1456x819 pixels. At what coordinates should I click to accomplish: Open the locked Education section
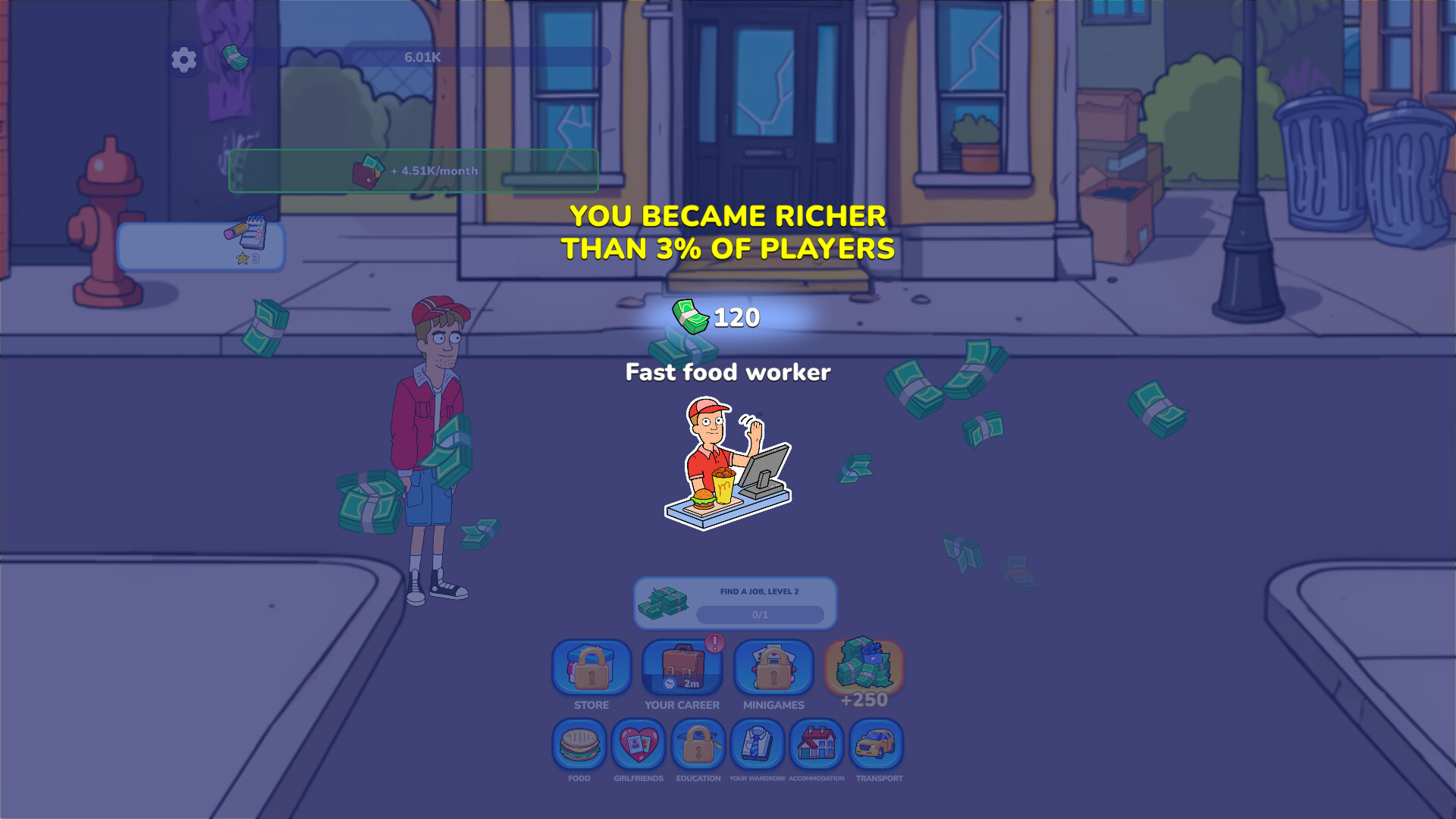click(x=698, y=745)
